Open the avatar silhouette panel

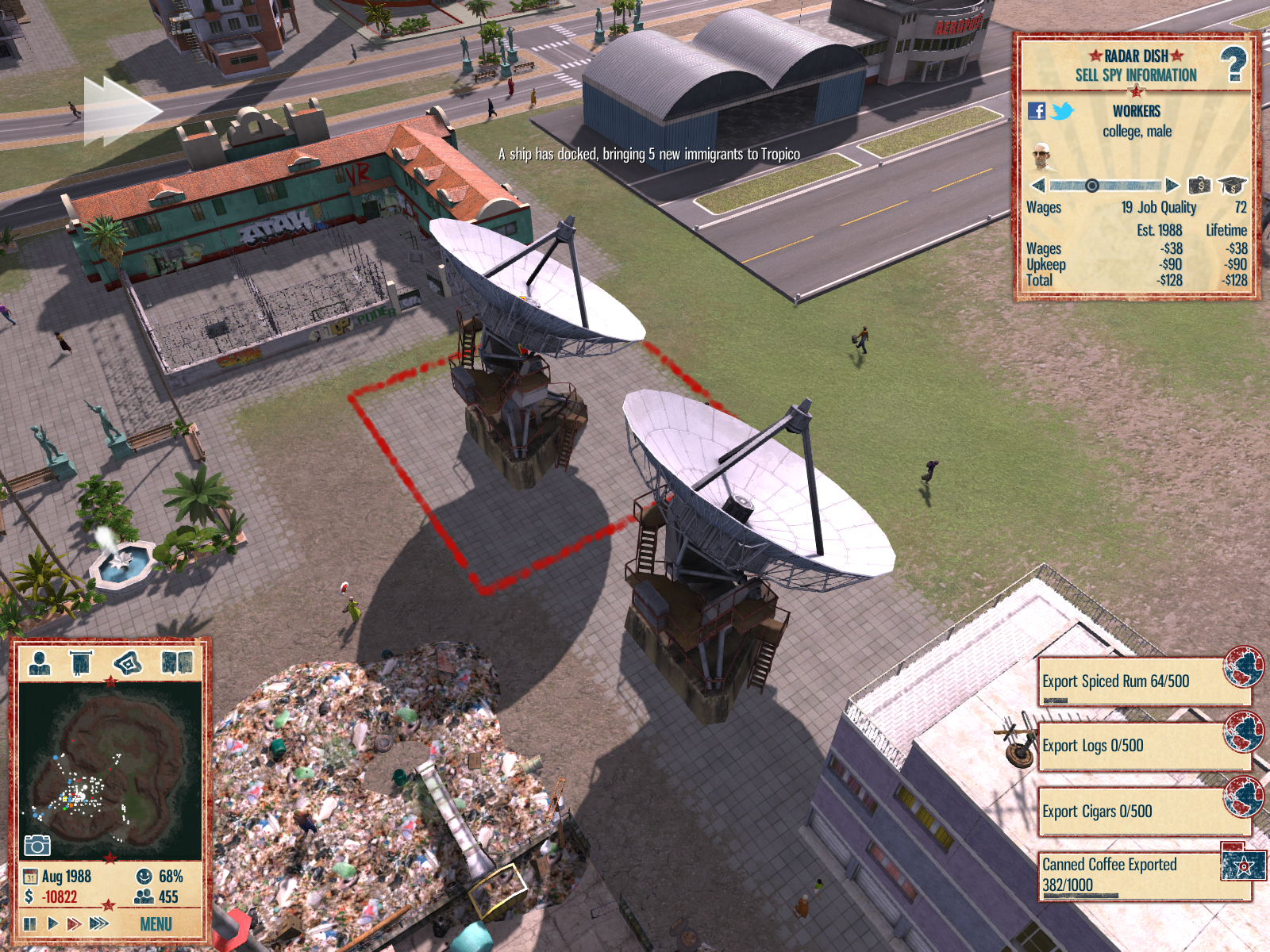40,662
